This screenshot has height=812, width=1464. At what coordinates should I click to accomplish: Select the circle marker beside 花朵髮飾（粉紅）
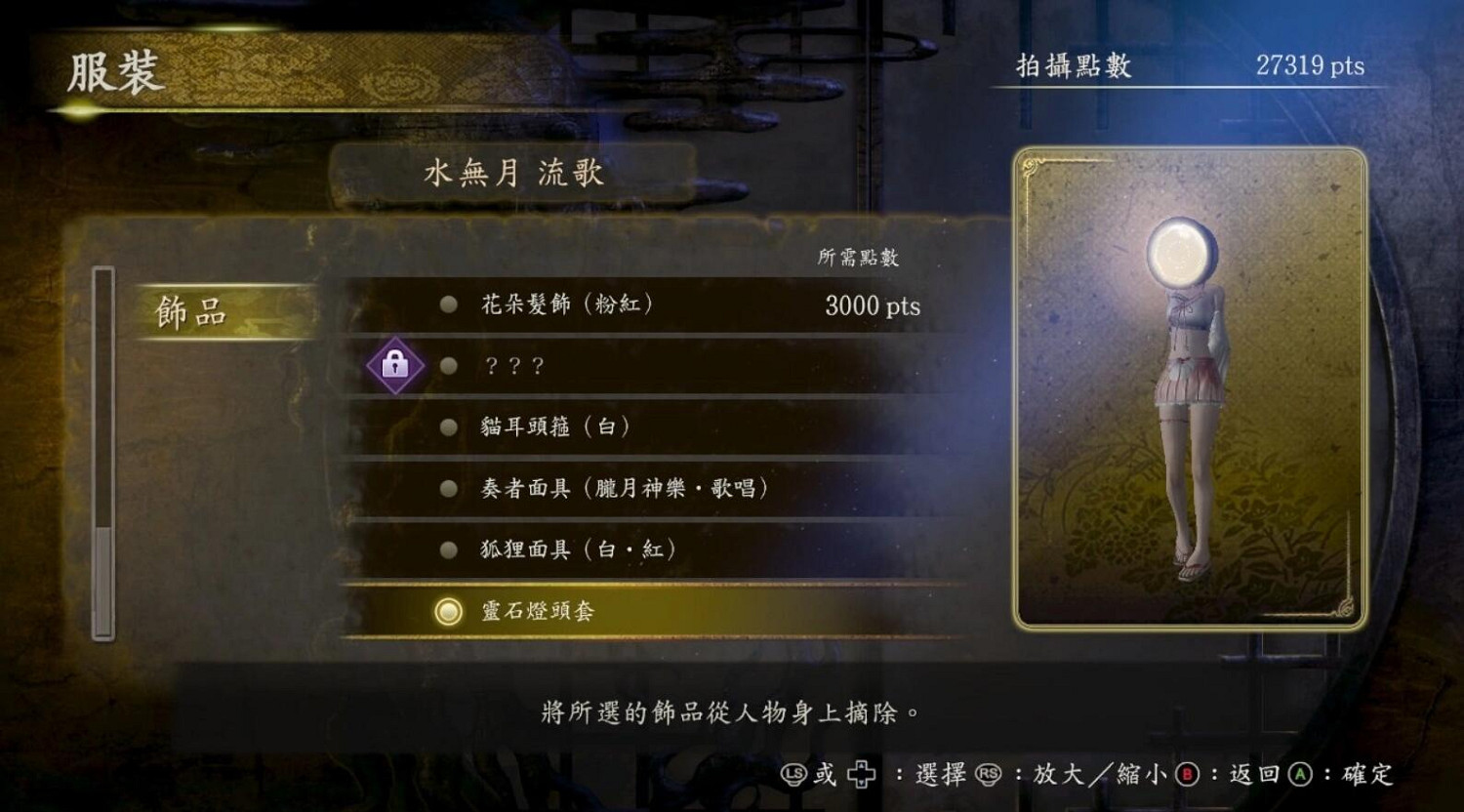tap(448, 305)
